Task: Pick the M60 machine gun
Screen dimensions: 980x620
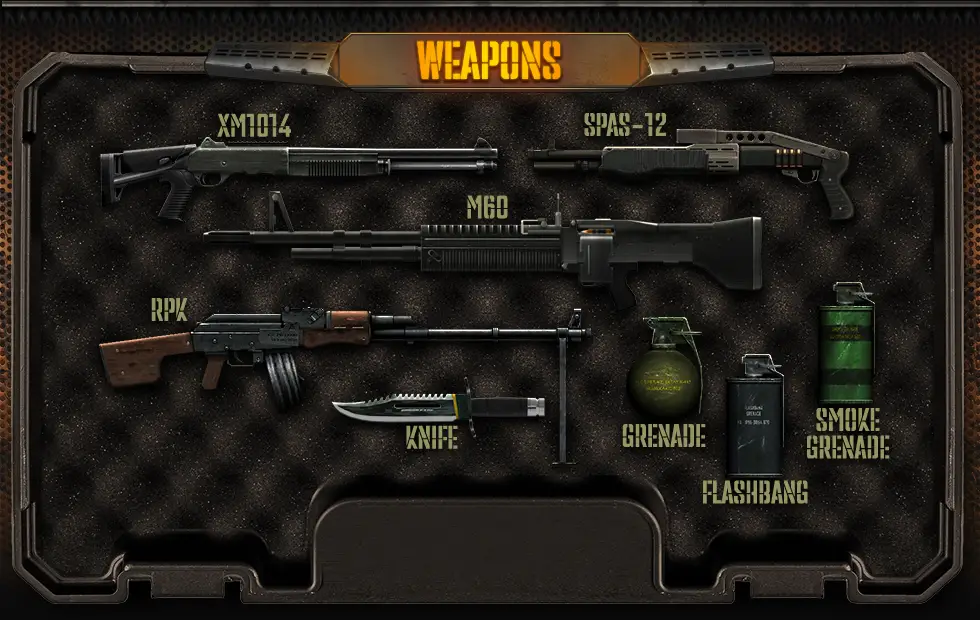Action: [500, 250]
